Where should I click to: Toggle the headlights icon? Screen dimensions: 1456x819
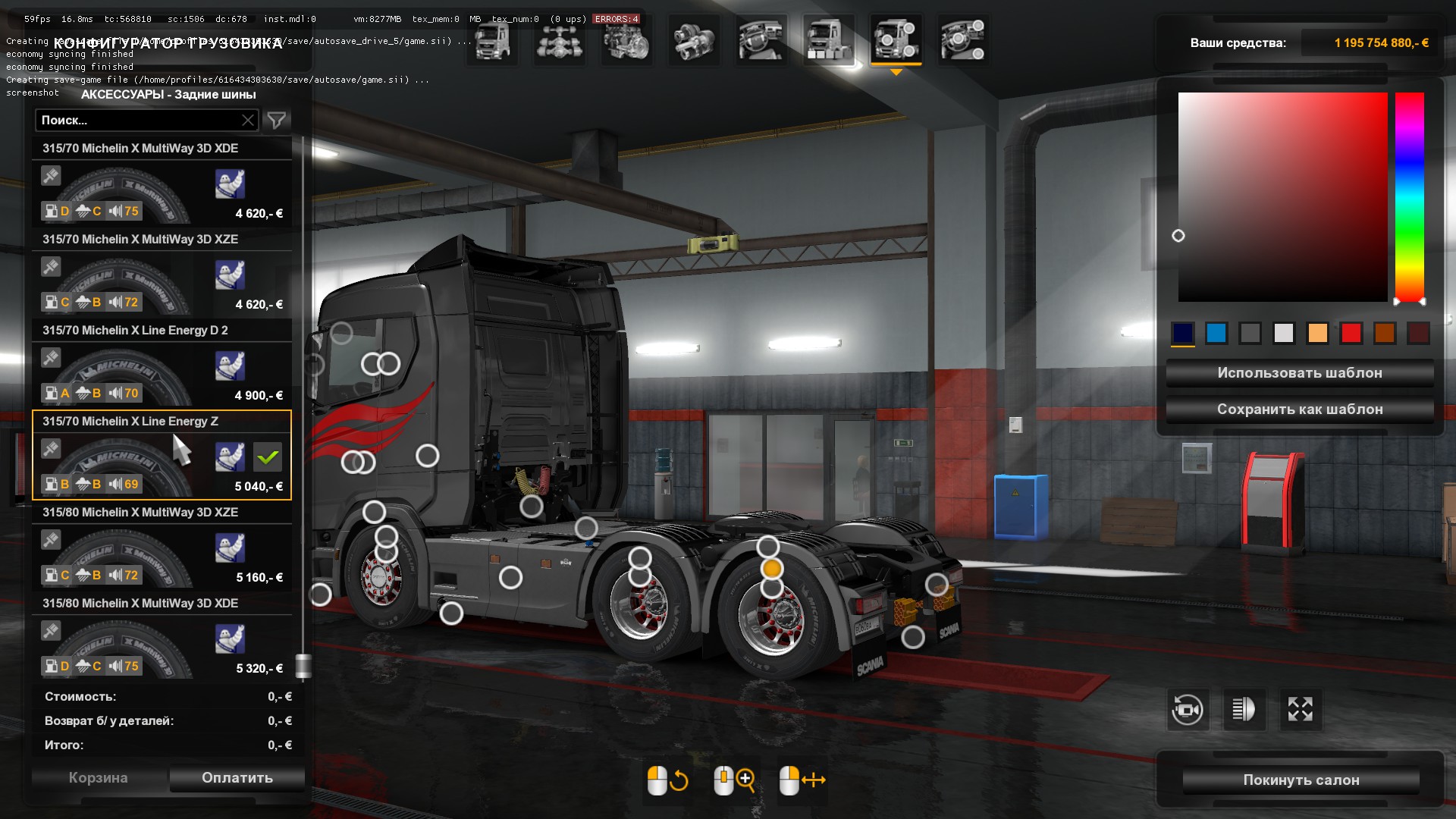(1244, 710)
